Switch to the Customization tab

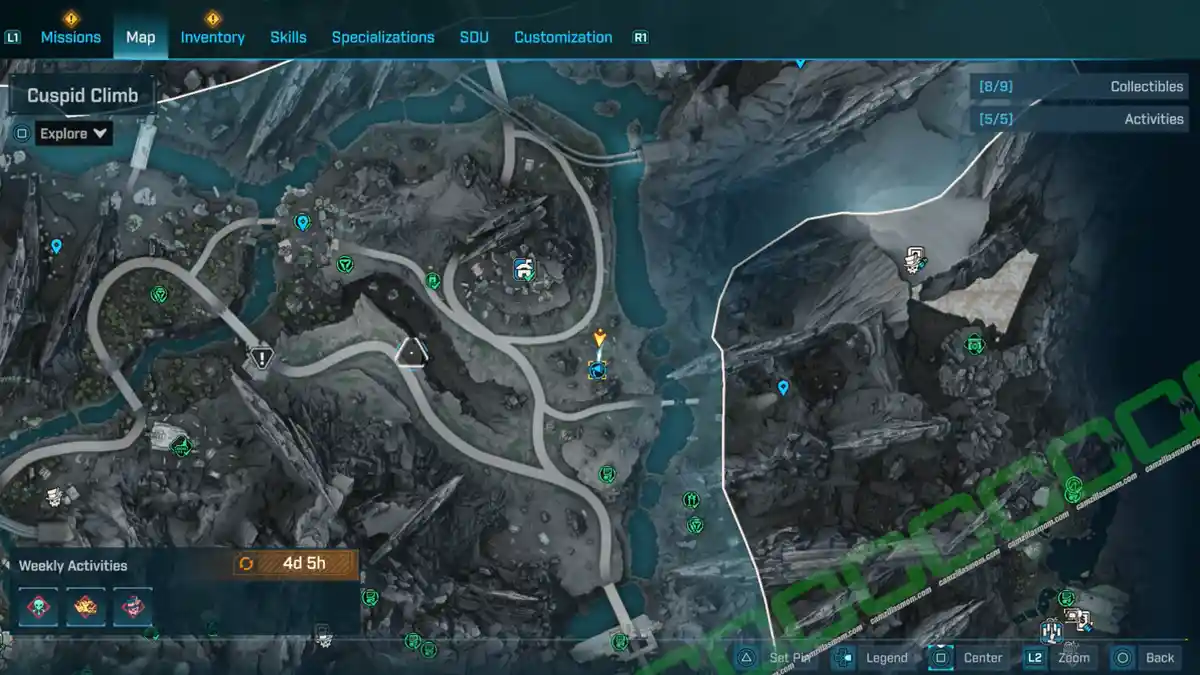[563, 37]
